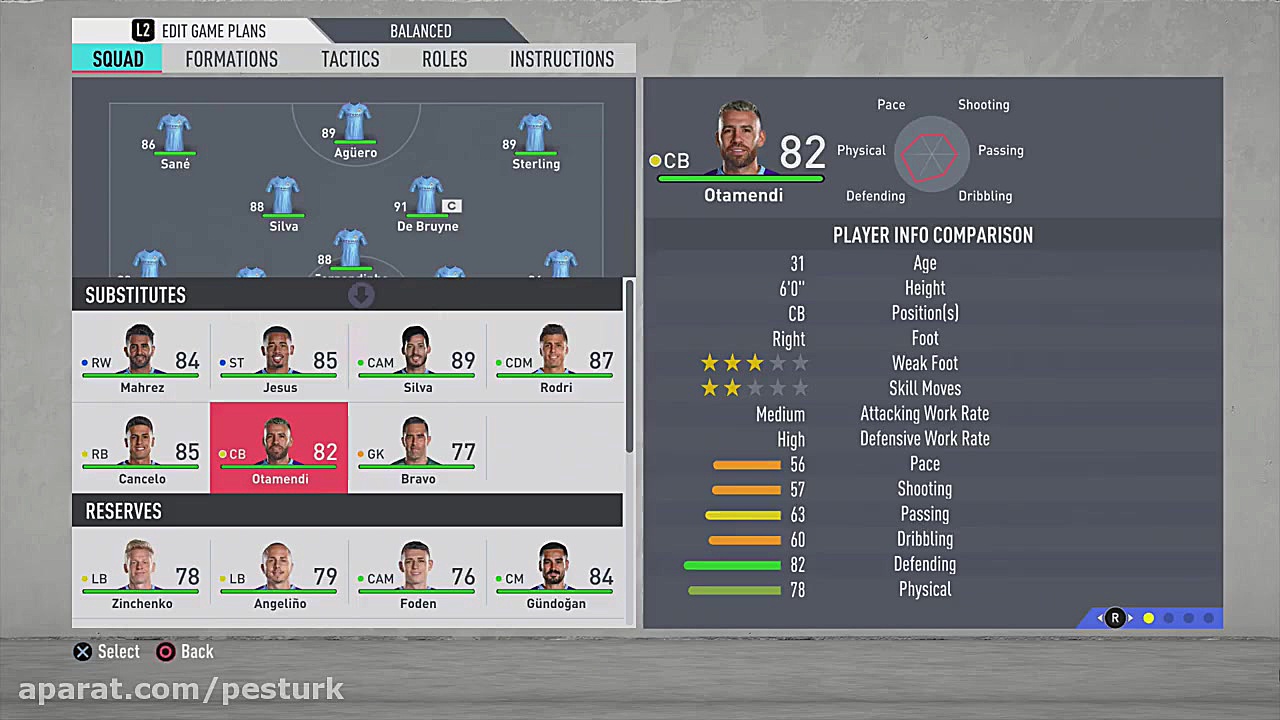Pick Sterling on the formation pitch
Screen dimensions: 1280x720
535,142
